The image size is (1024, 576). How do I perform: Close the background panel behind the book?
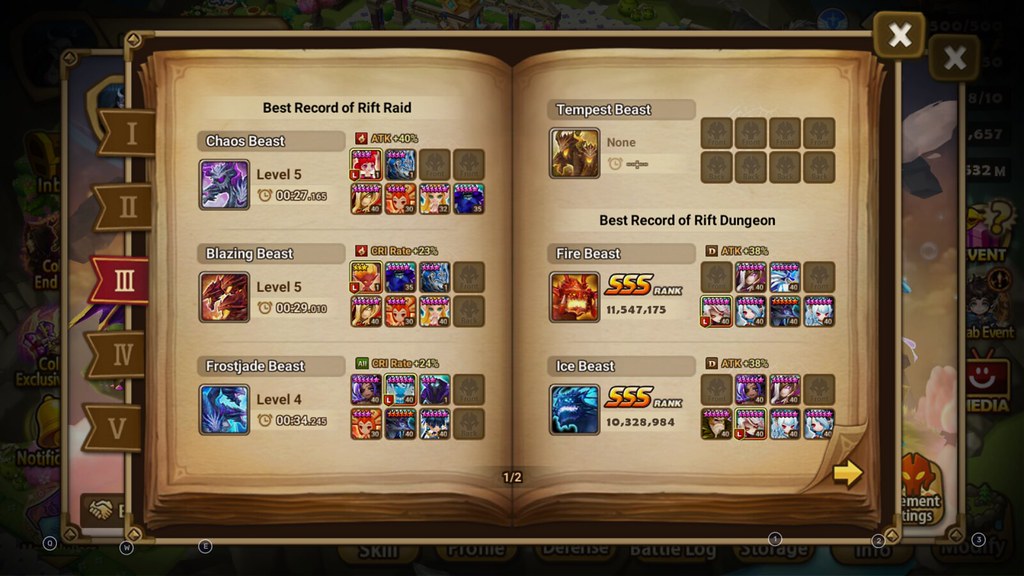tap(954, 58)
